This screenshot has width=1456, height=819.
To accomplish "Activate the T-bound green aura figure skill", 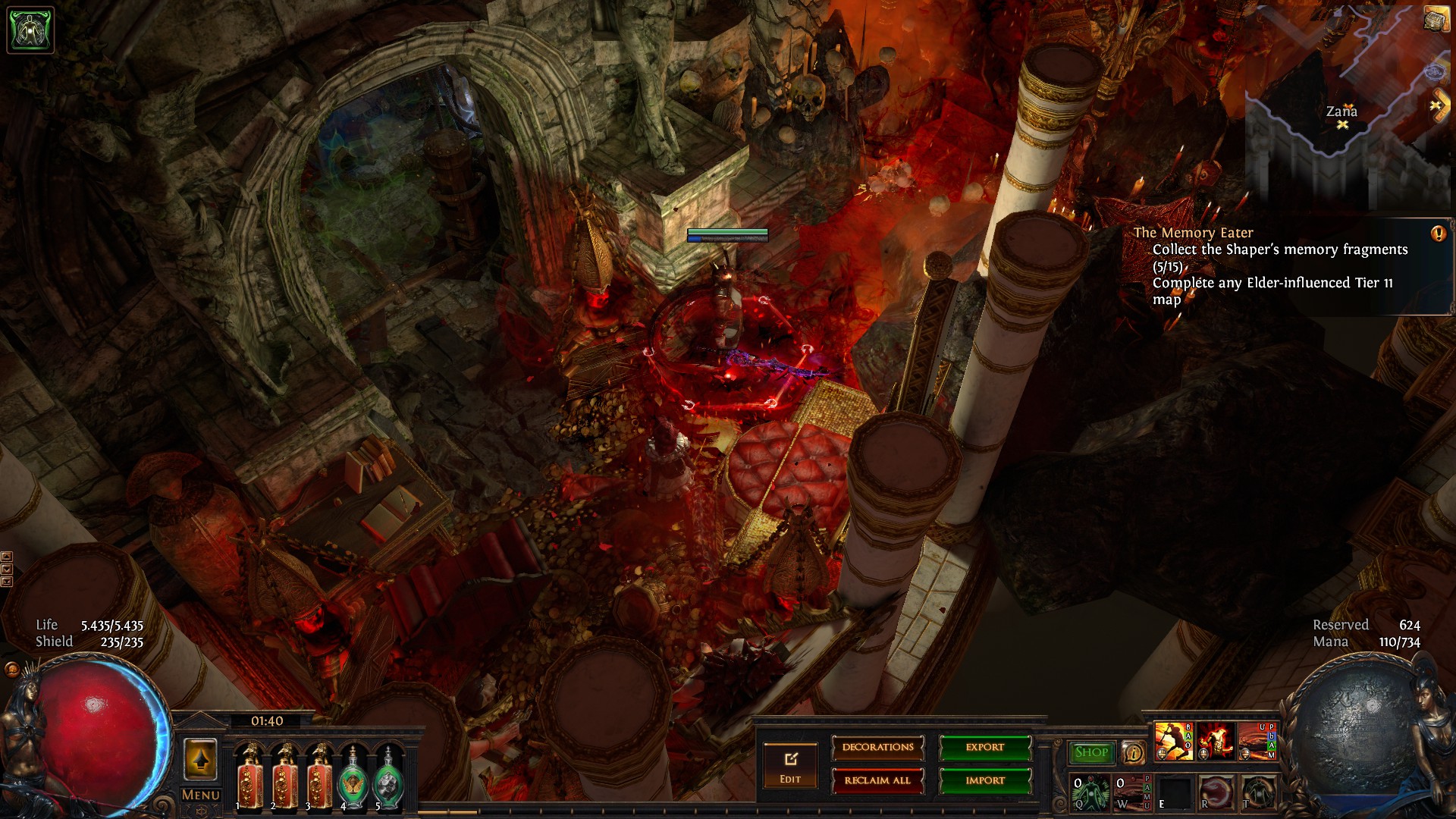I will click(x=1257, y=792).
